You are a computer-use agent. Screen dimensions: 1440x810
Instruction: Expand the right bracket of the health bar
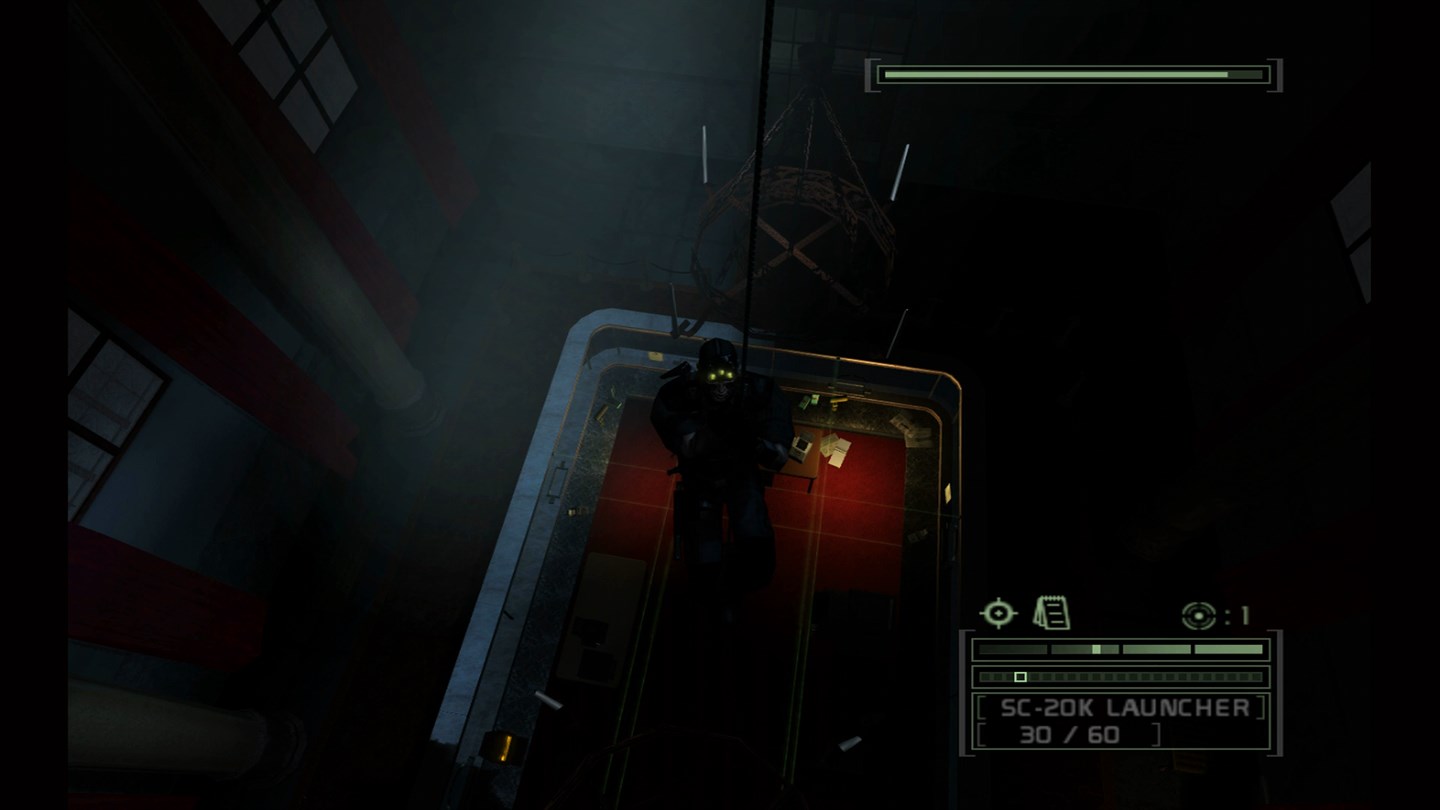(1272, 73)
